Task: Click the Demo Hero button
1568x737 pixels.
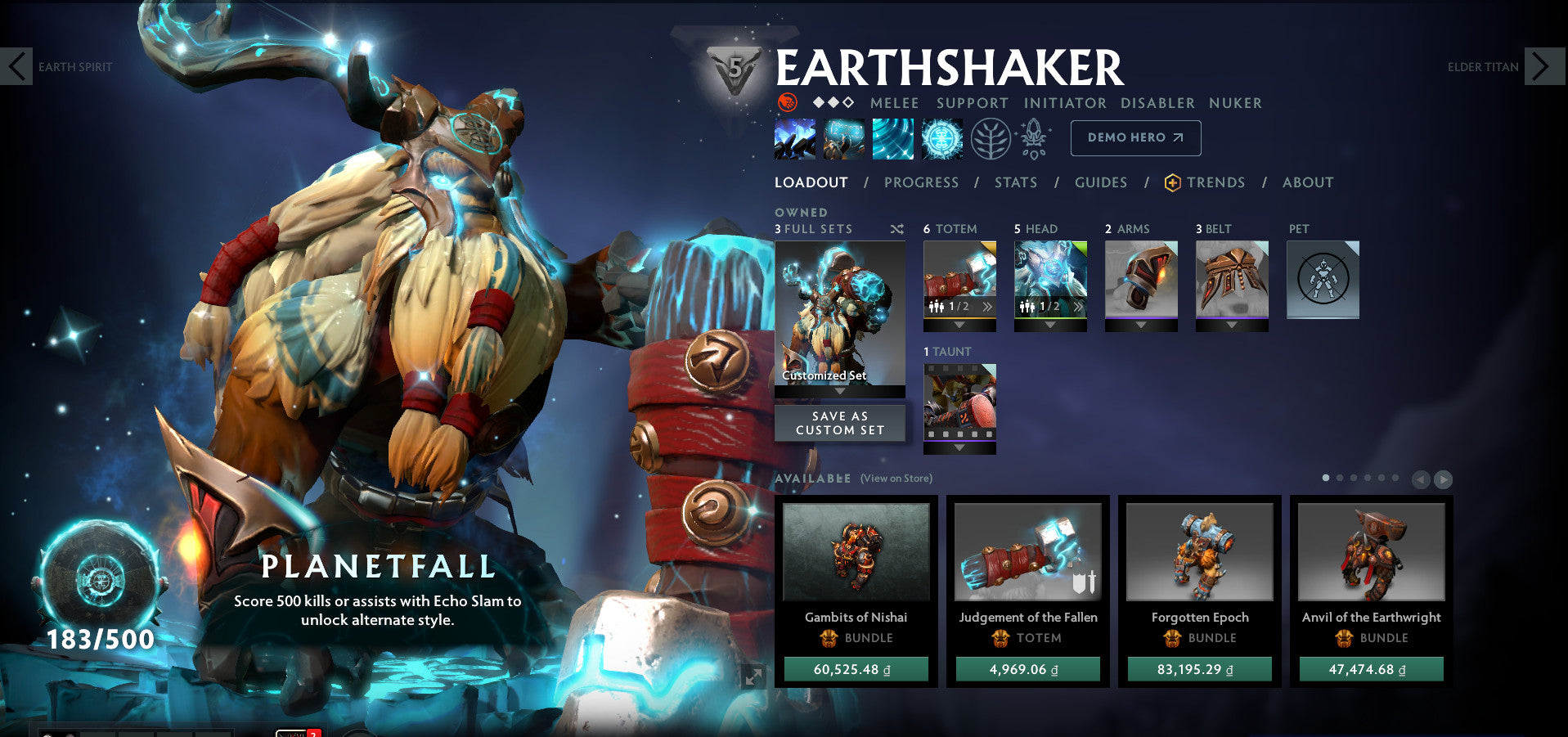Action: pos(1135,137)
